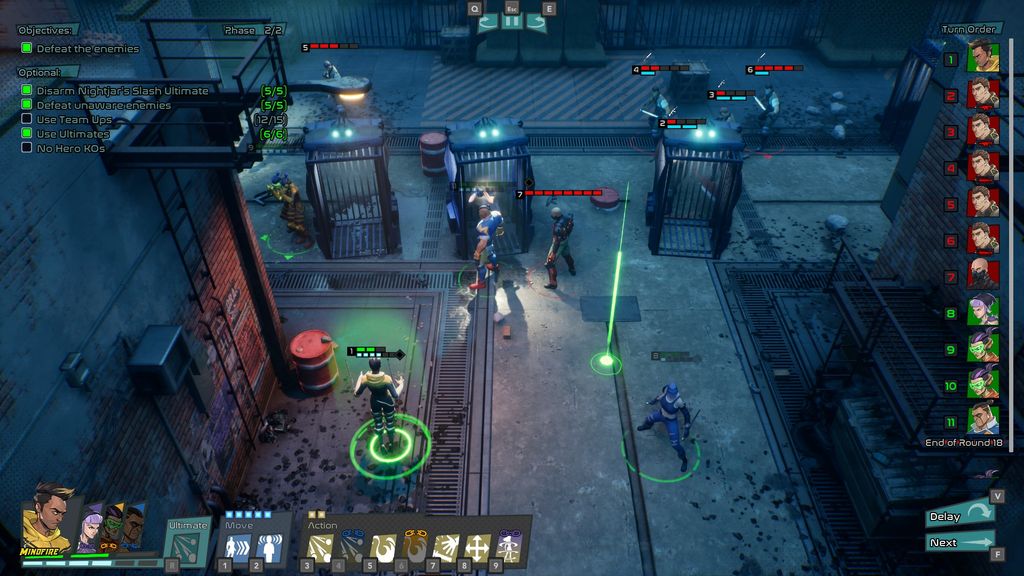Screen dimensions: 1024x576
Task: Select the masked enemy in turn slot 7
Action: pos(983,273)
